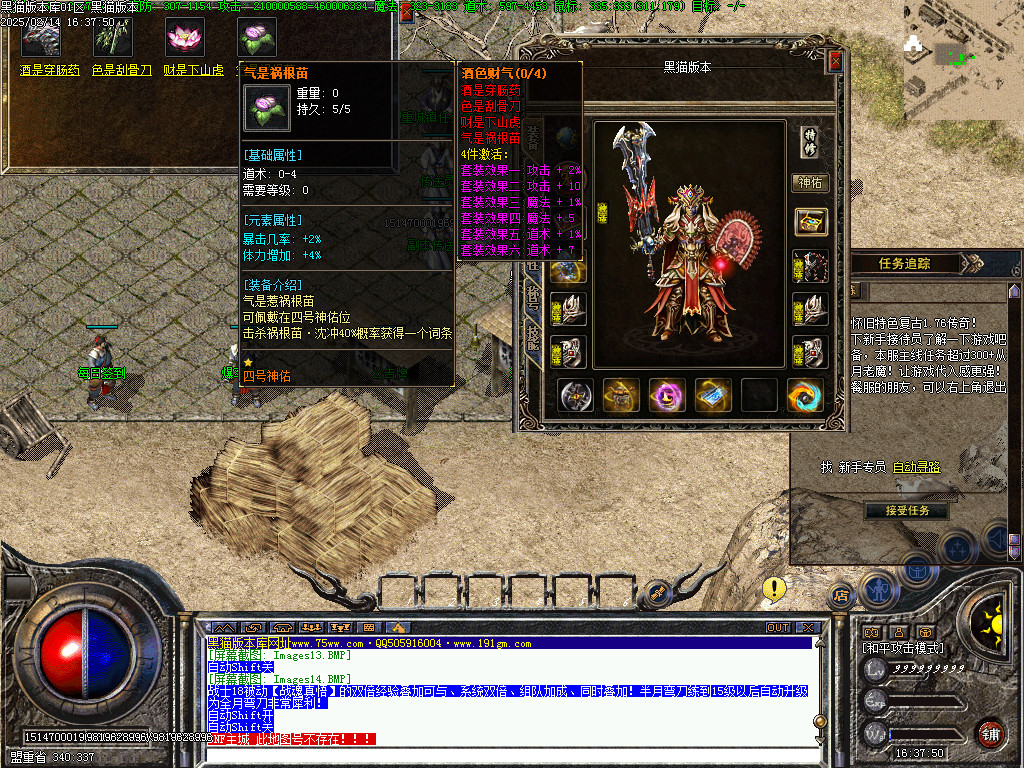1024x768 pixels.
Task: Toggle the sun day-night emblem
Action: click(x=992, y=618)
